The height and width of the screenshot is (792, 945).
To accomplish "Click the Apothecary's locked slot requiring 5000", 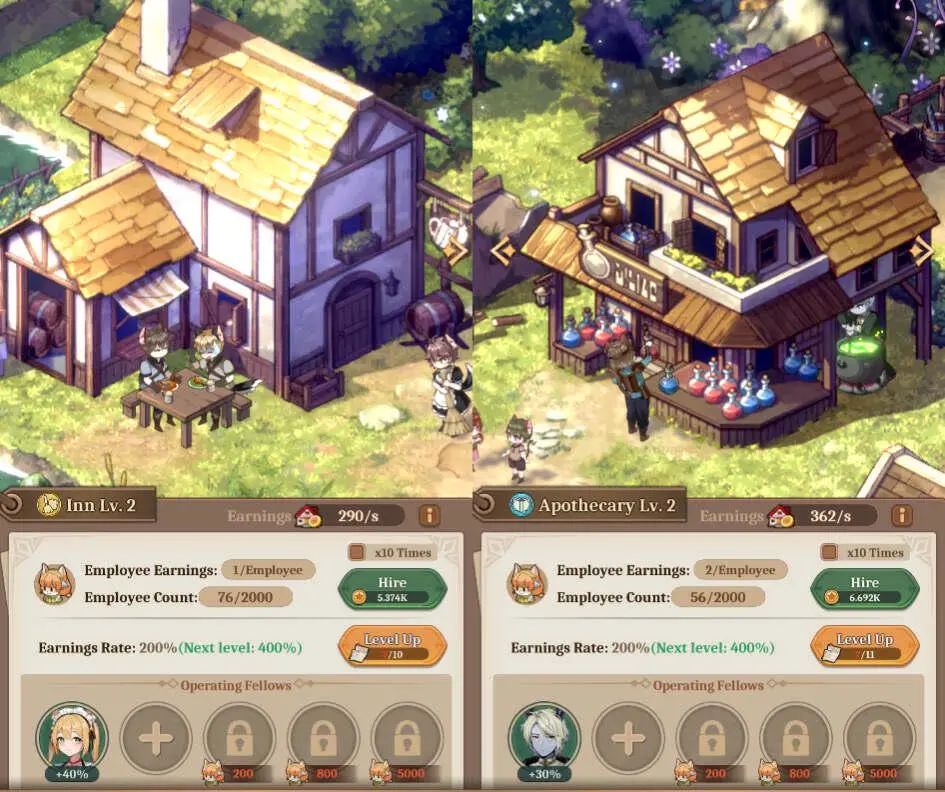I will coord(880,739).
